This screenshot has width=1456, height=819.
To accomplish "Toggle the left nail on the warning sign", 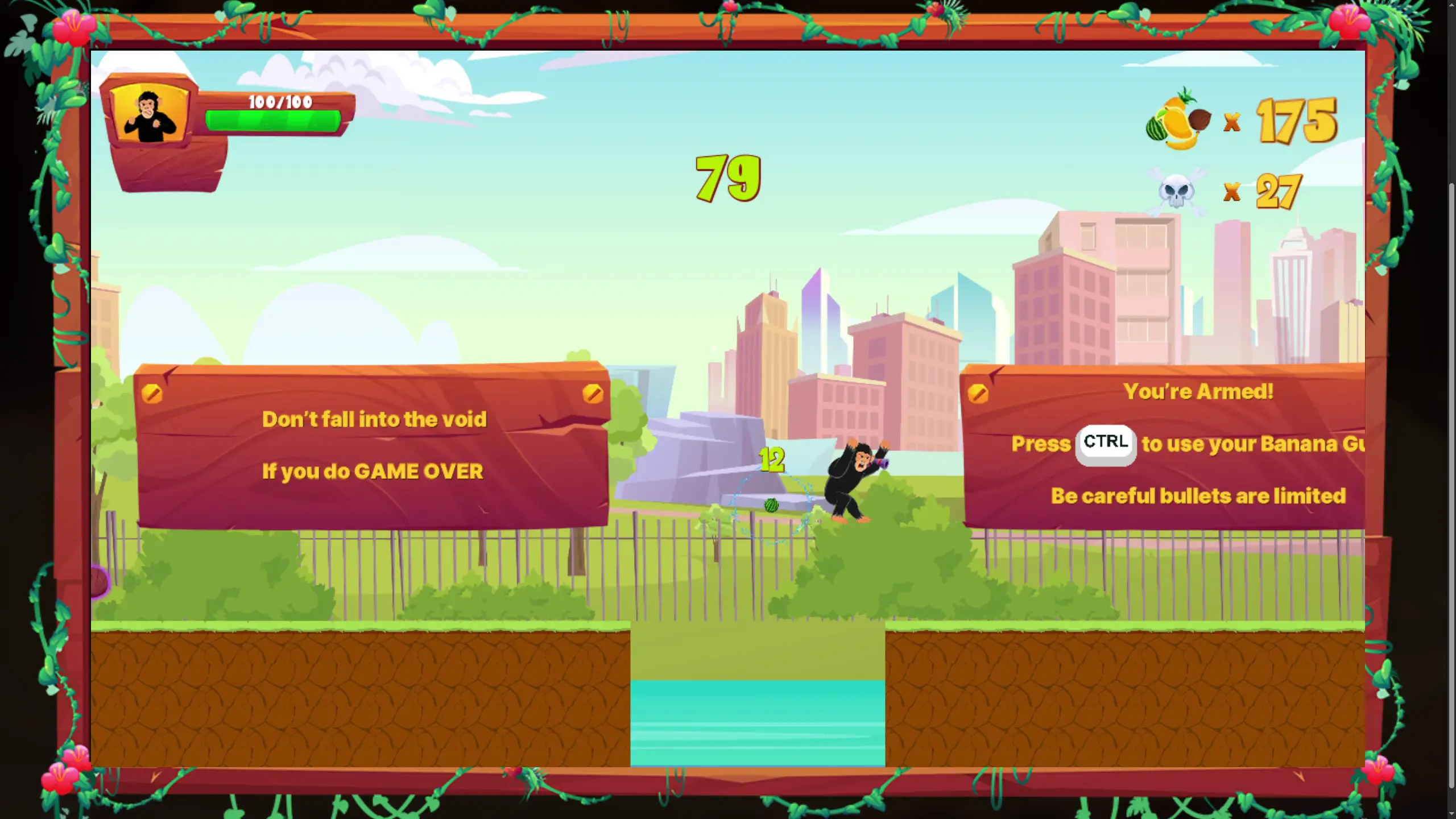I will click(x=151, y=392).
